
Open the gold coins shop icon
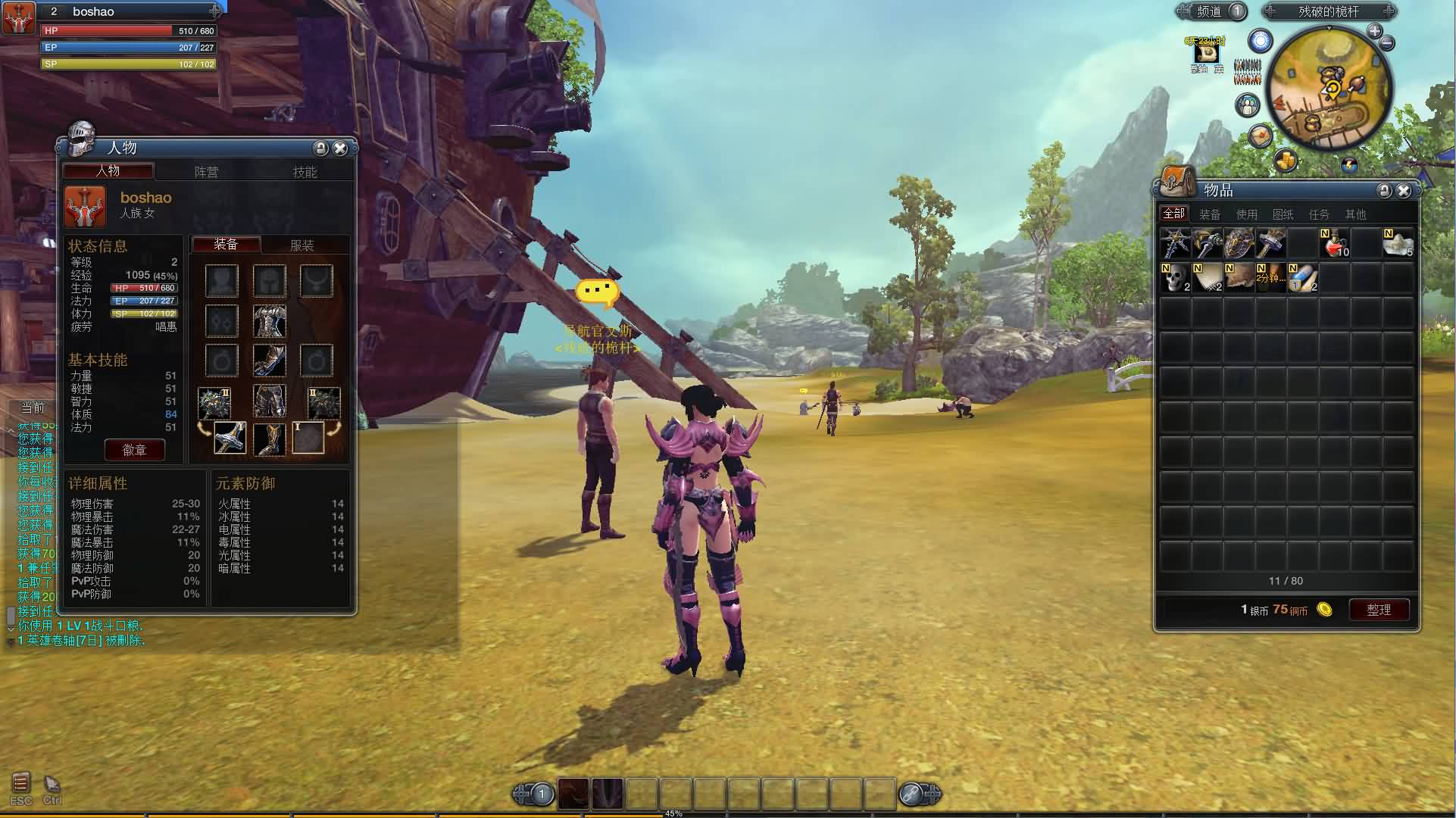(x=1286, y=160)
